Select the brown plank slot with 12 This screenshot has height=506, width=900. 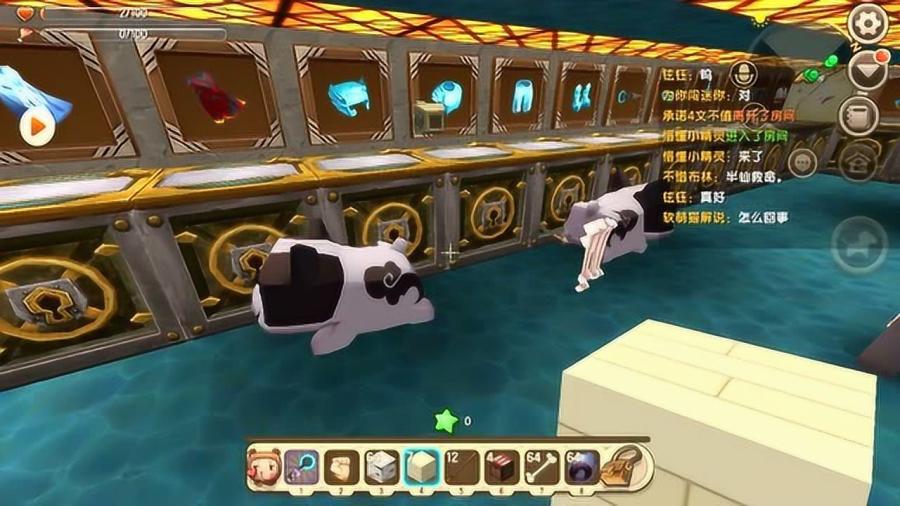[x=461, y=467]
